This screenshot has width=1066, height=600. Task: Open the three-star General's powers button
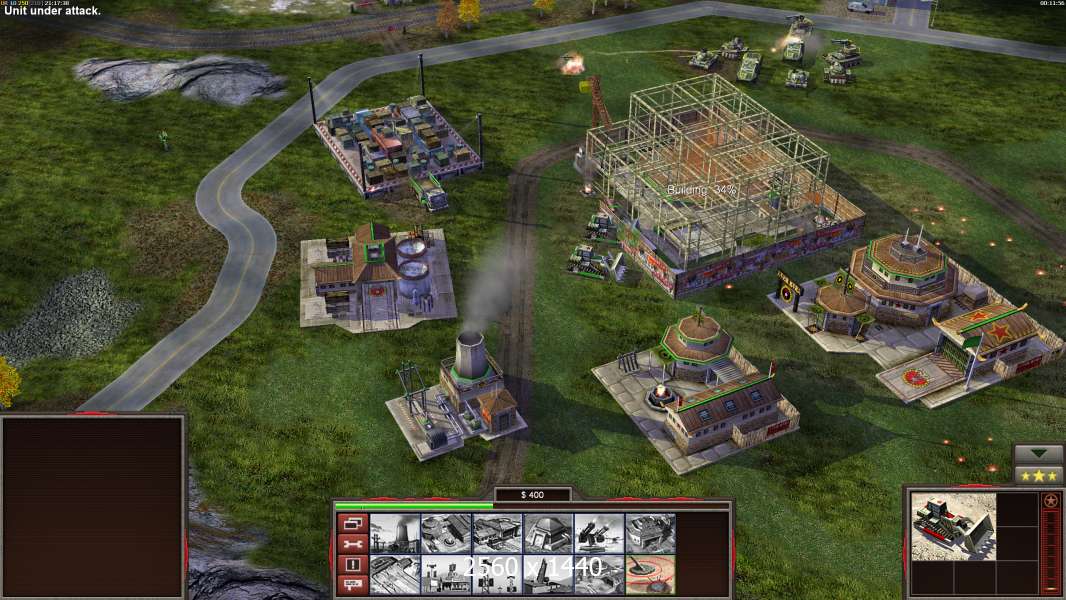(1038, 474)
